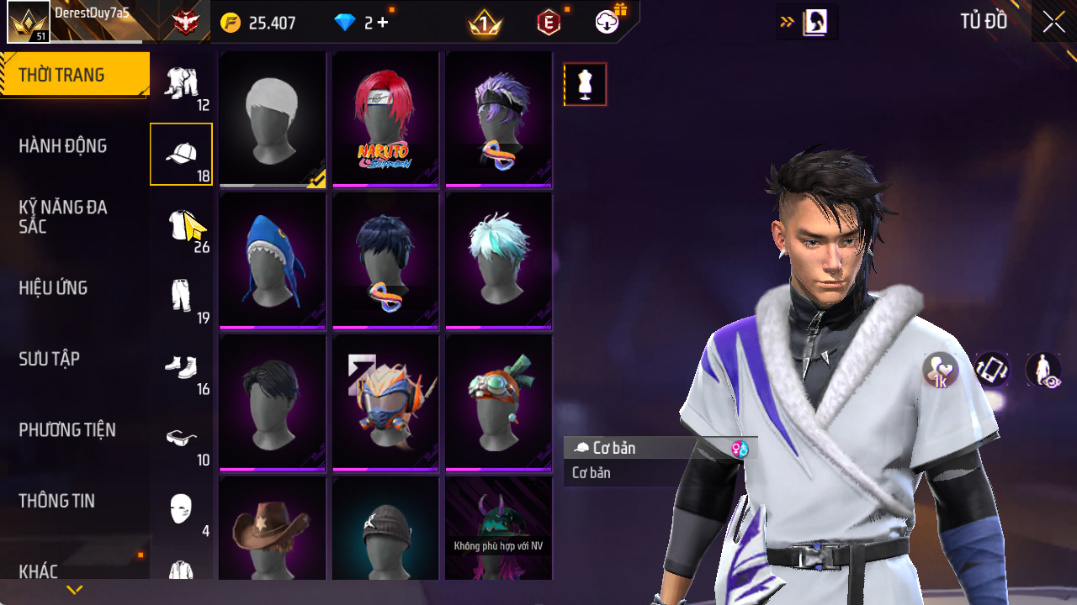Viewport: 1077px width, 605px height.
Task: Open the SƯU TẬP tab
Action: click(x=49, y=359)
